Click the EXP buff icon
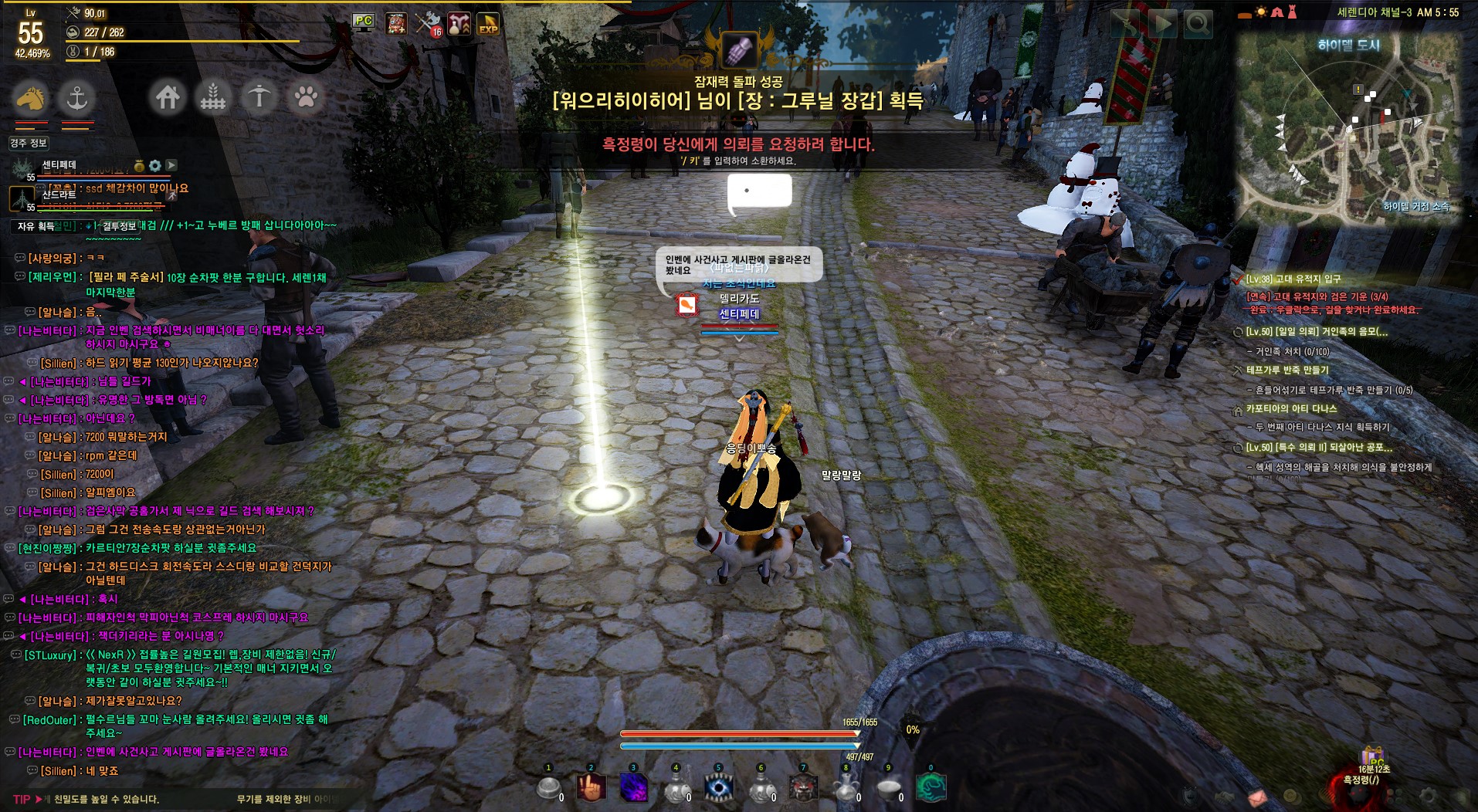Screen dimensions: 1478x812 [488, 24]
